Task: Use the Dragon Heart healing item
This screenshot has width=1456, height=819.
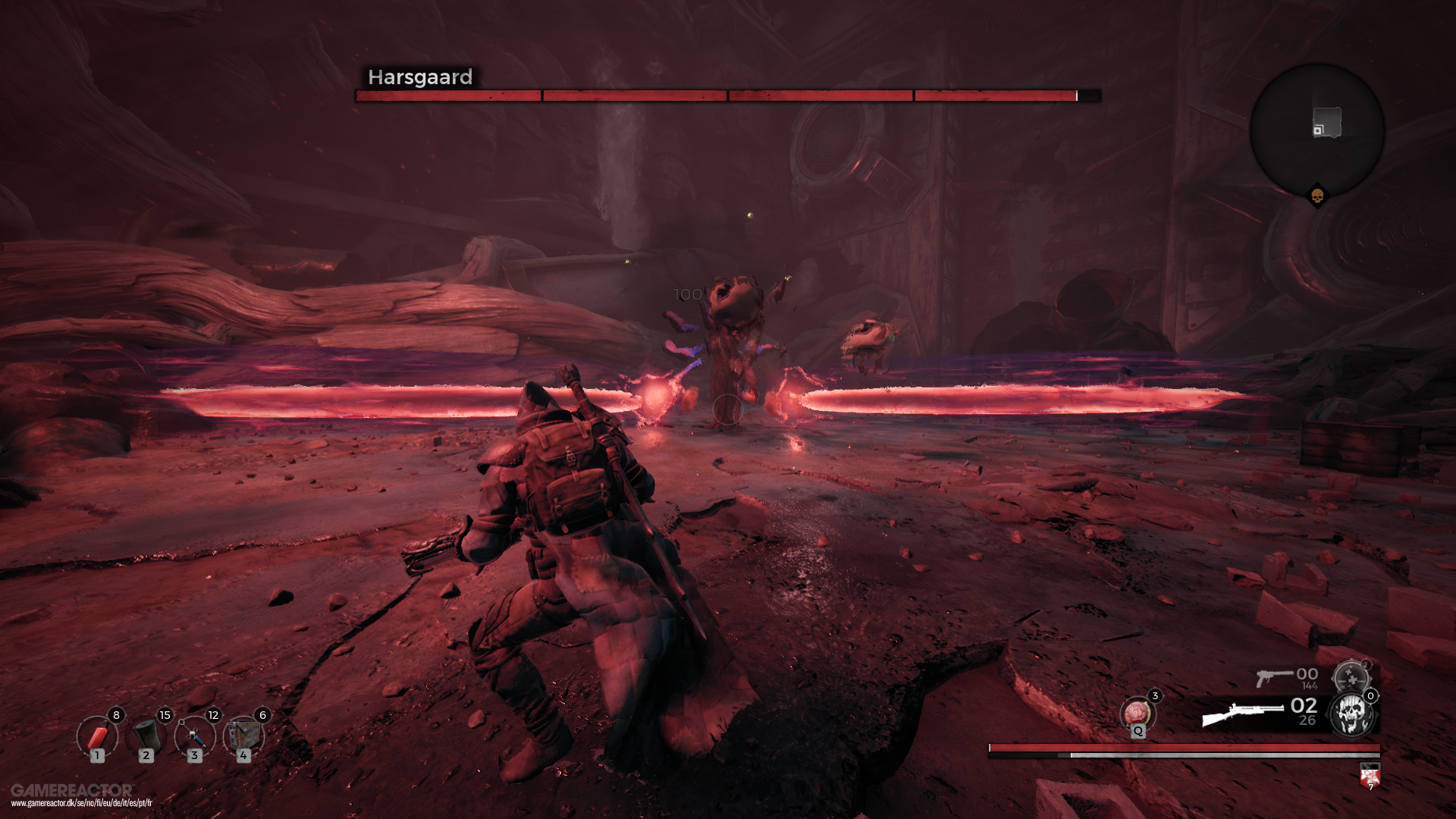Action: pyautogui.click(x=1137, y=714)
